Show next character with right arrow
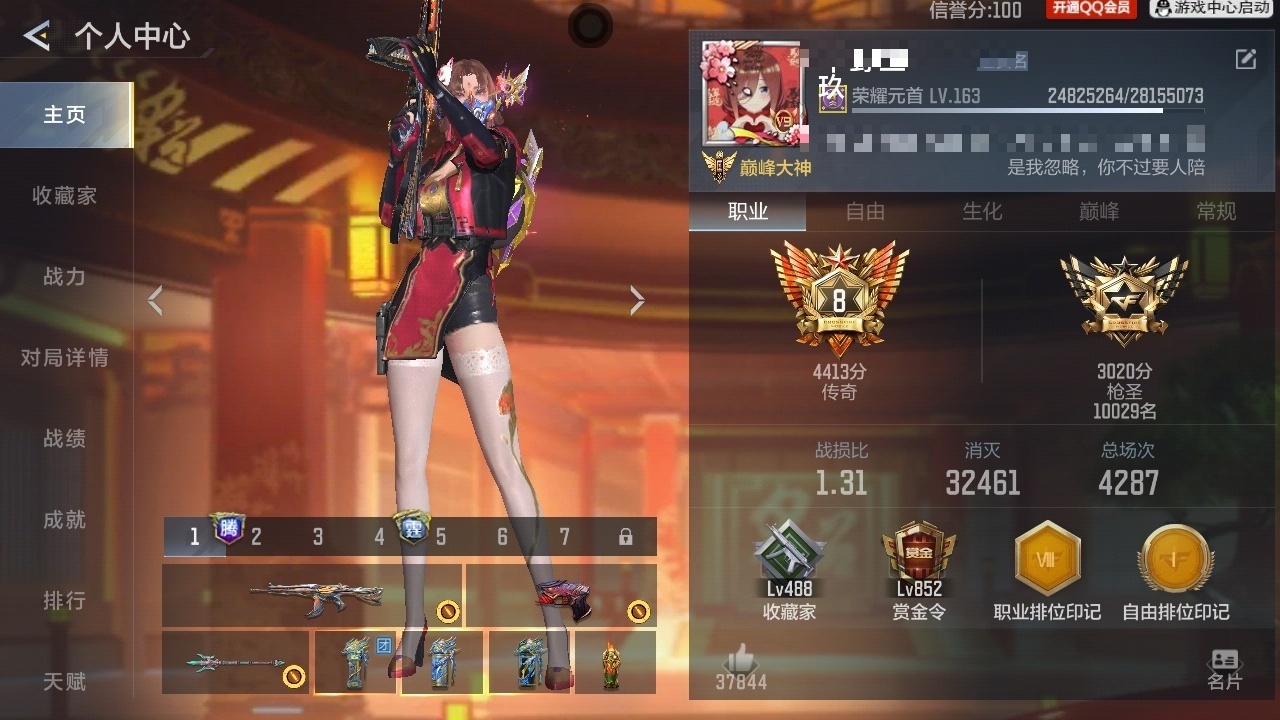This screenshot has height=720, width=1280. (637, 300)
